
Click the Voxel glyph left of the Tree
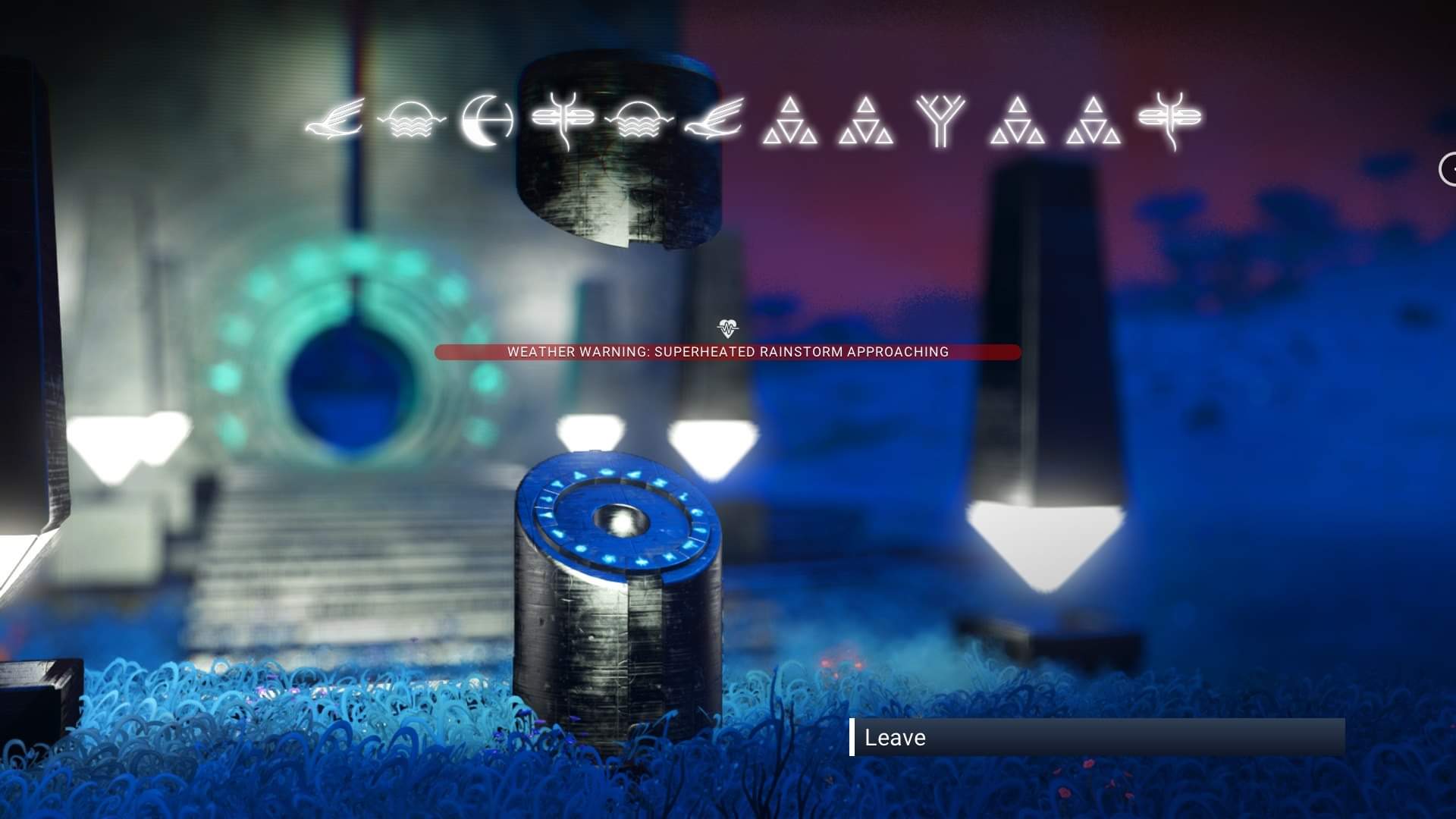click(867, 124)
